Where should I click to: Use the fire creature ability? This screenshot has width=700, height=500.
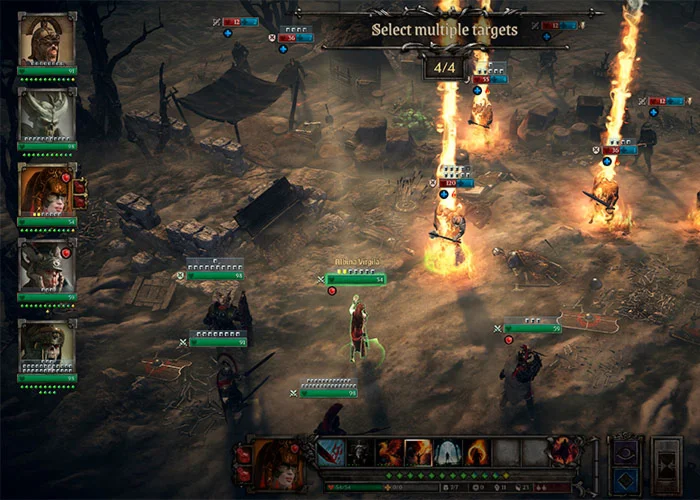pos(390,452)
